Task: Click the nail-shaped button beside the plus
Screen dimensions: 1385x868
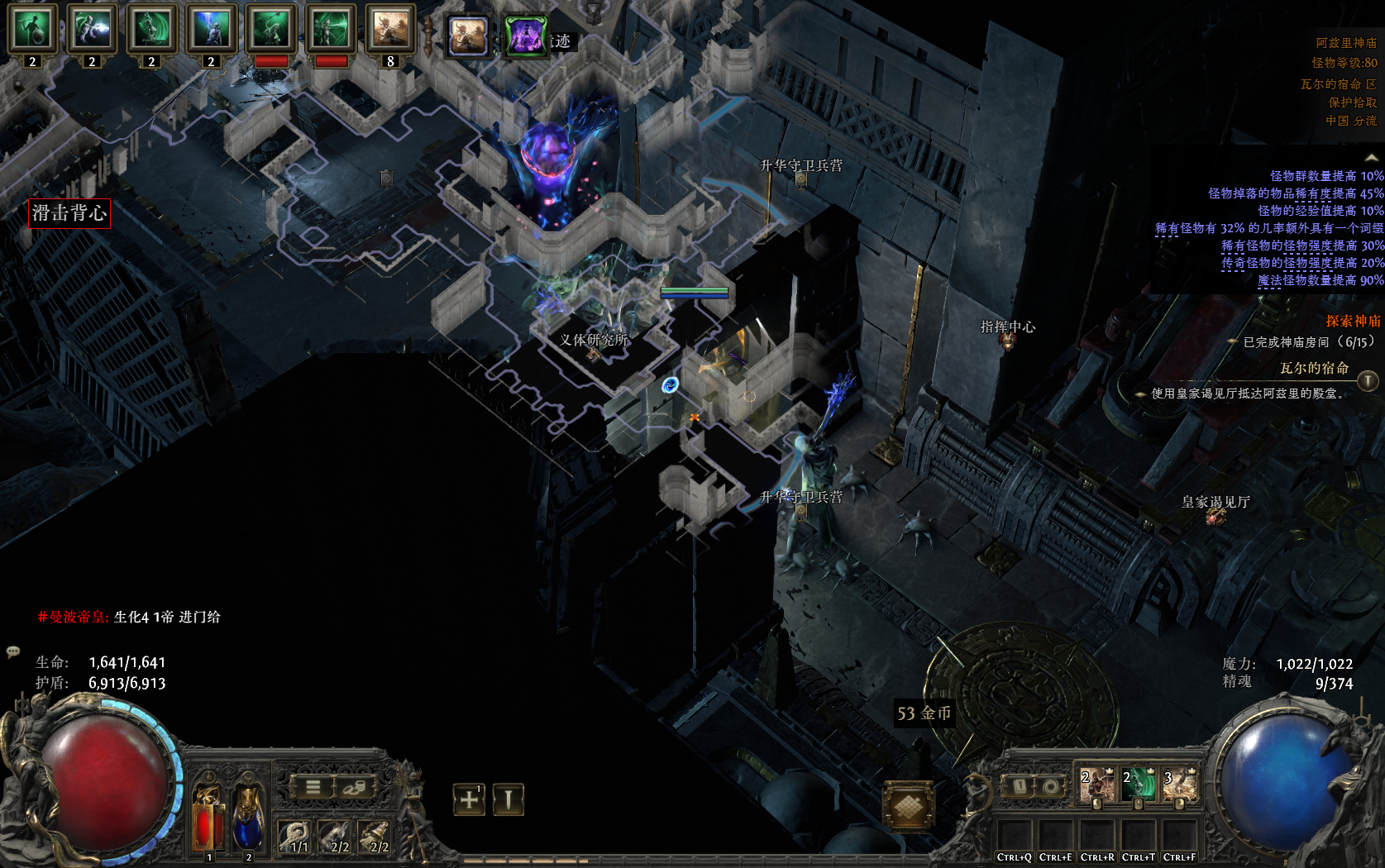Action: tap(509, 799)
